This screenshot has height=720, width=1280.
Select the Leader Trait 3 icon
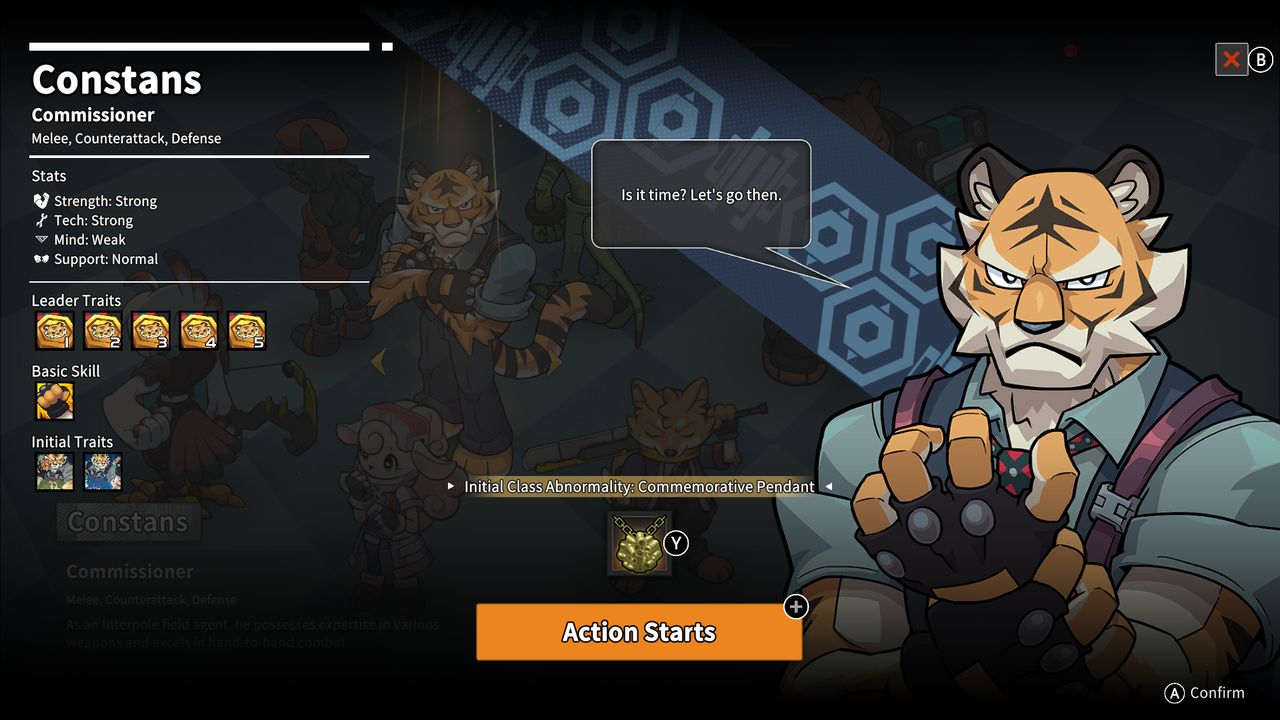(150, 331)
